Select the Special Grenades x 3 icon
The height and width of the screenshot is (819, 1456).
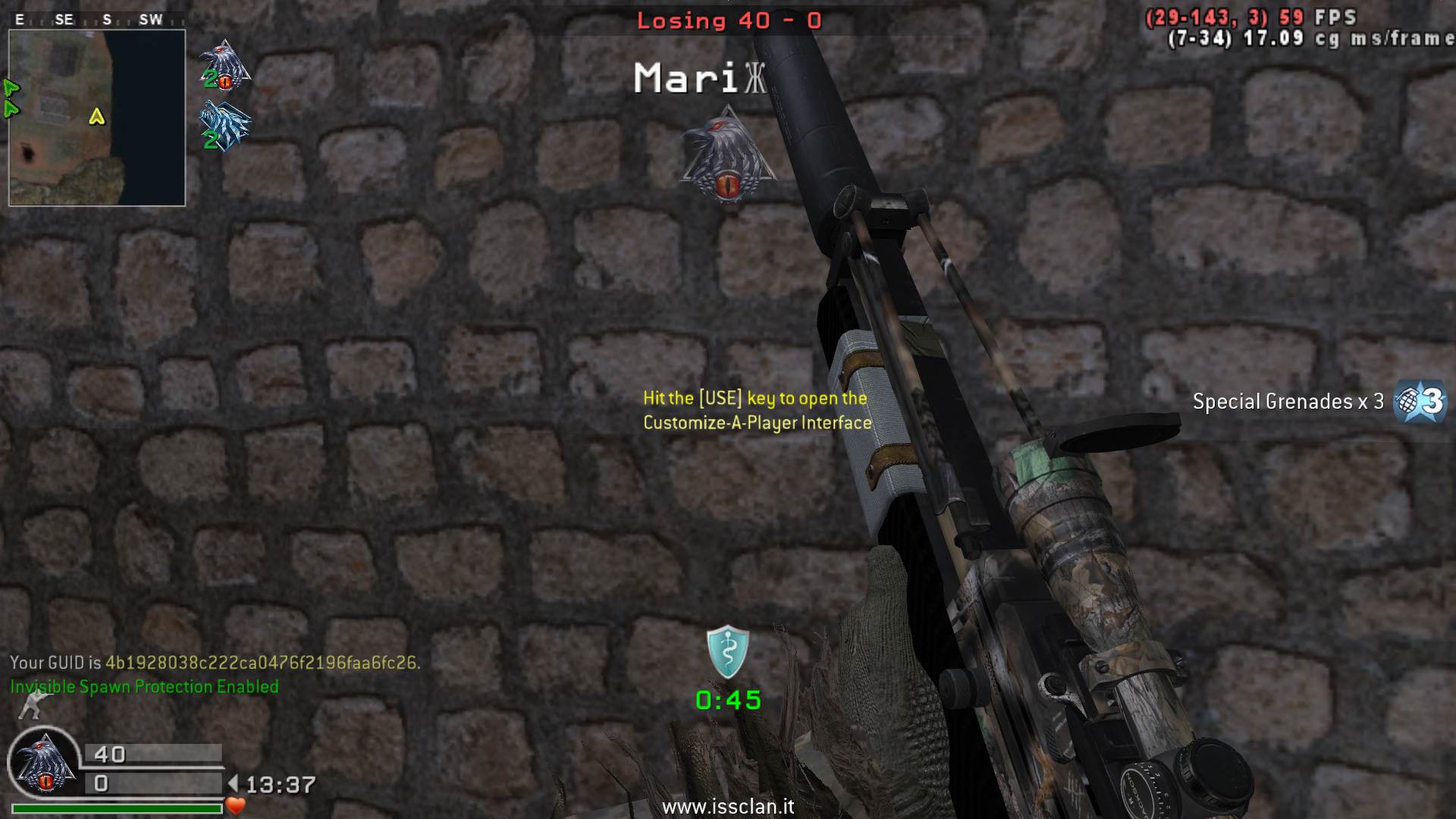(x=1420, y=401)
